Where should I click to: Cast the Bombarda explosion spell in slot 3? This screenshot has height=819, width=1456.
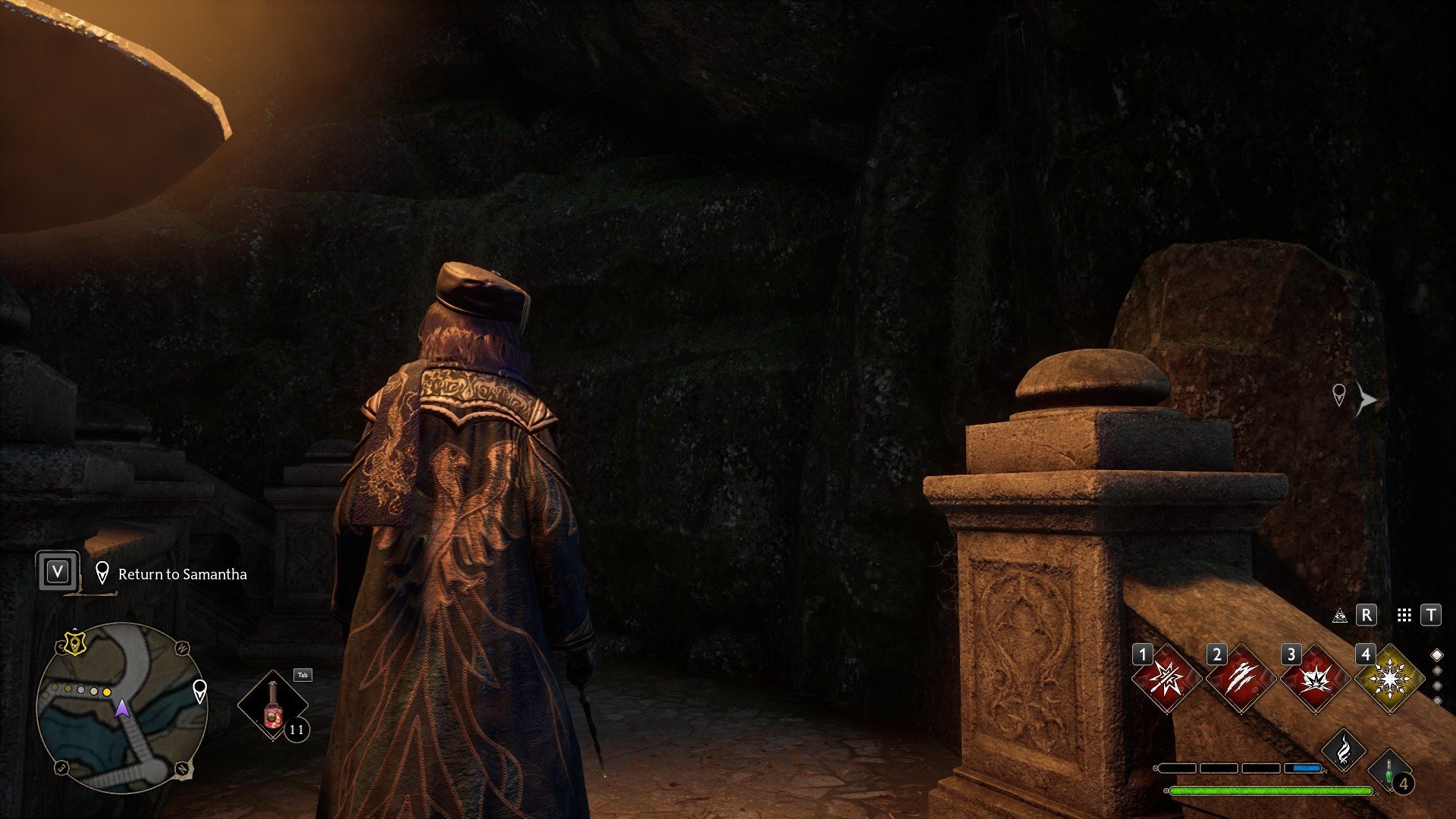1315,679
